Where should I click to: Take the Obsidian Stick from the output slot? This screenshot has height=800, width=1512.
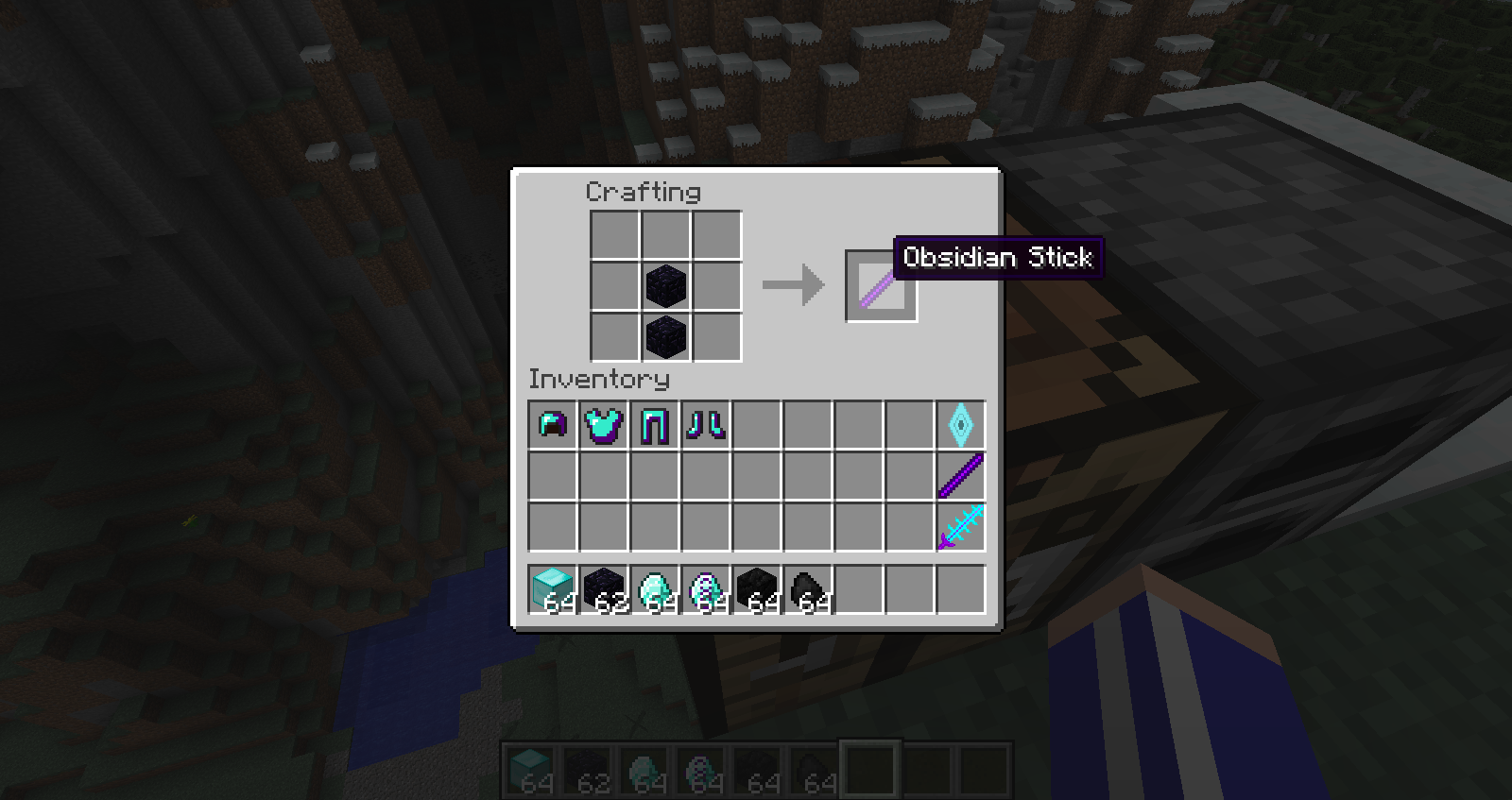tap(881, 286)
